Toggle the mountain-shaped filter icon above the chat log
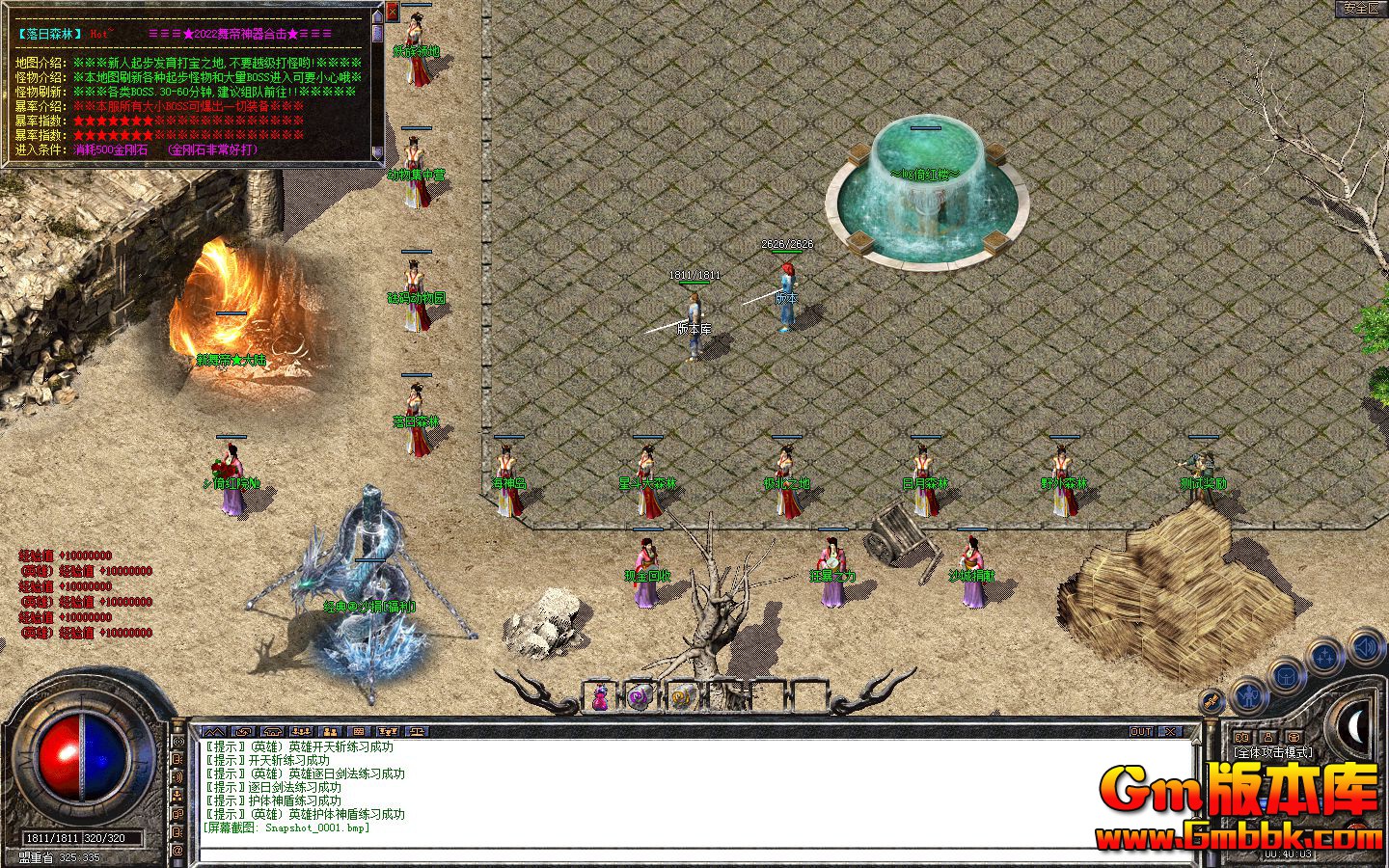The width and height of the screenshot is (1389, 868). click(216, 731)
